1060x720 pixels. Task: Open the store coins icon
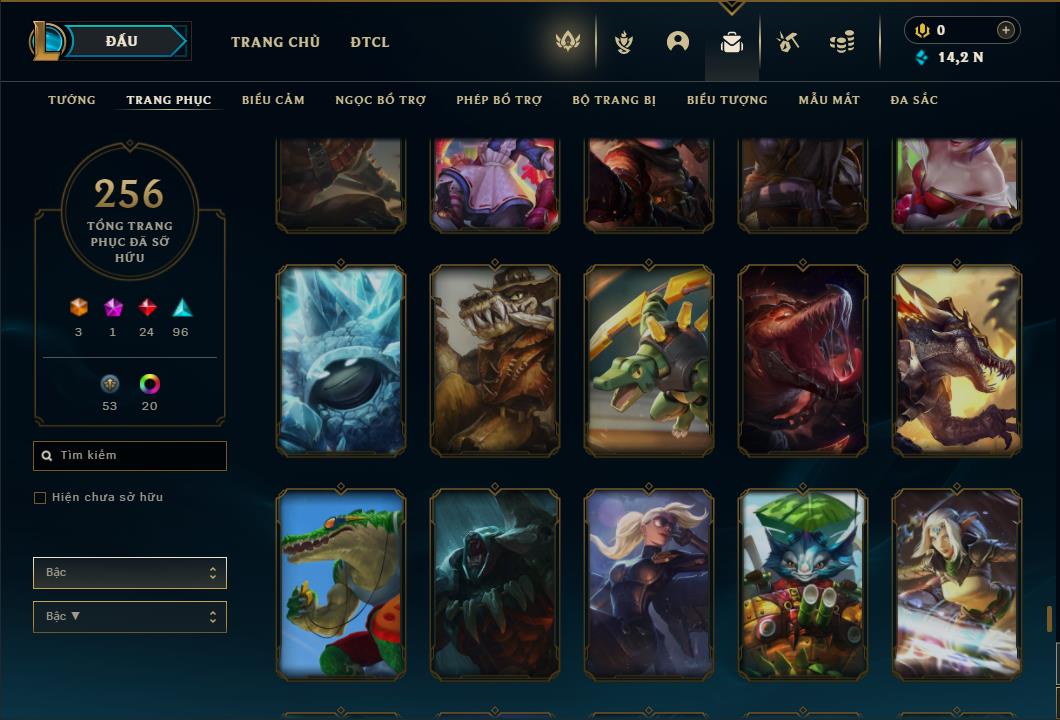coord(842,42)
